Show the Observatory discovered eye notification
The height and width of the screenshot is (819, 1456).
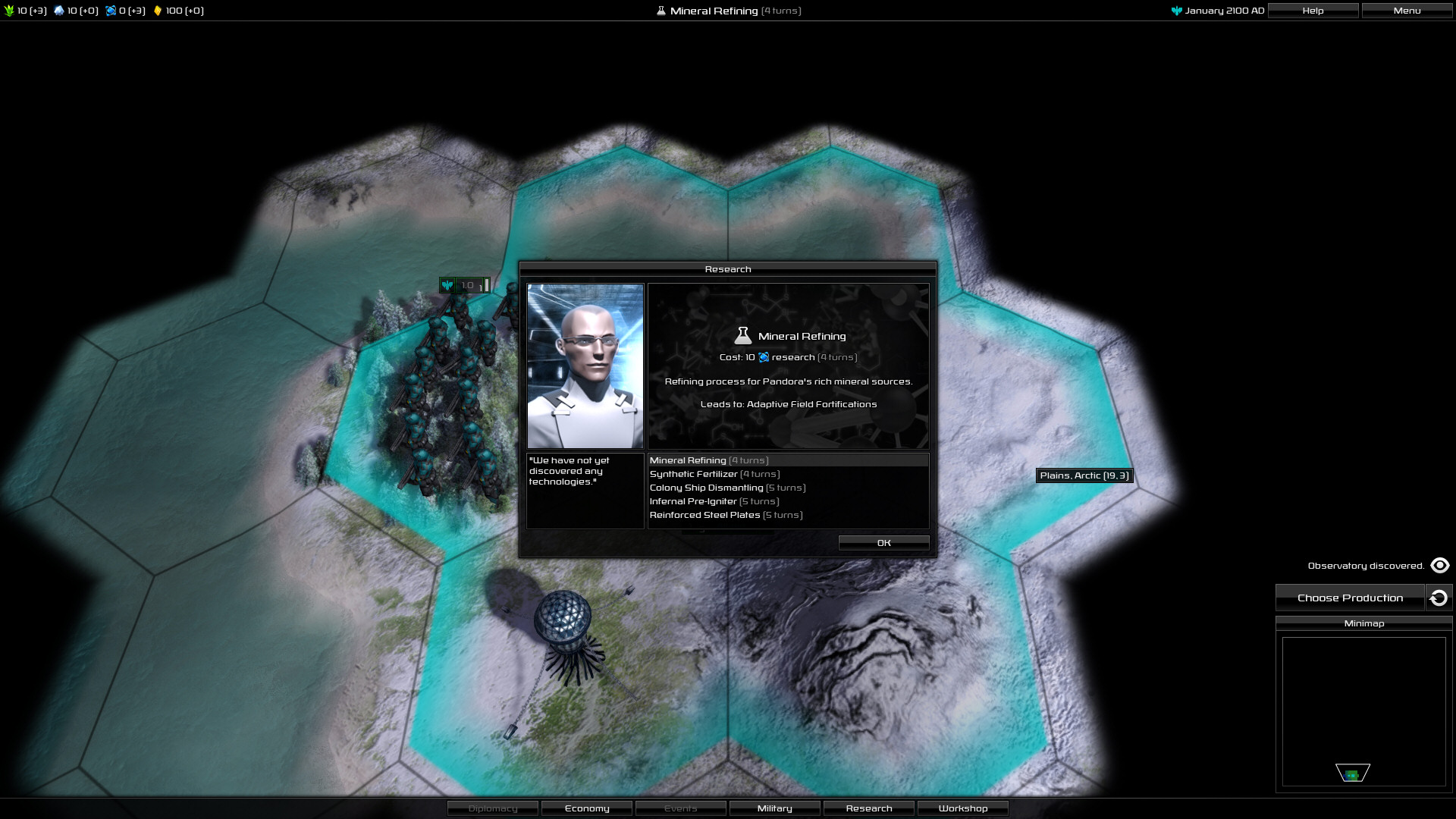click(x=1439, y=566)
